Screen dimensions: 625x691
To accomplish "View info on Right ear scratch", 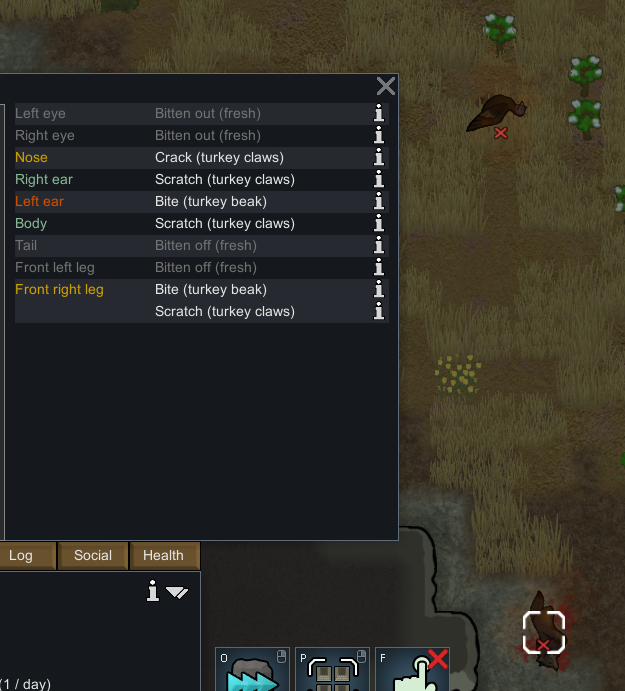I will (379, 179).
